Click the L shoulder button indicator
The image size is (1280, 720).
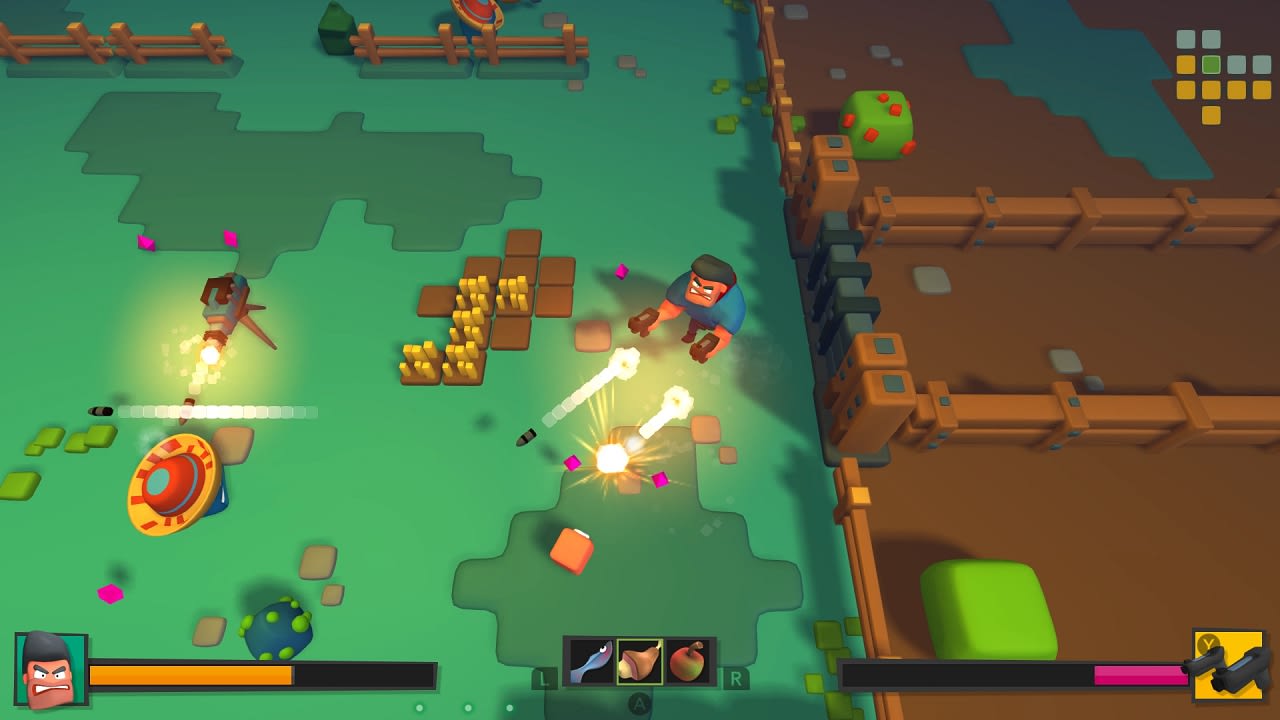click(x=546, y=678)
